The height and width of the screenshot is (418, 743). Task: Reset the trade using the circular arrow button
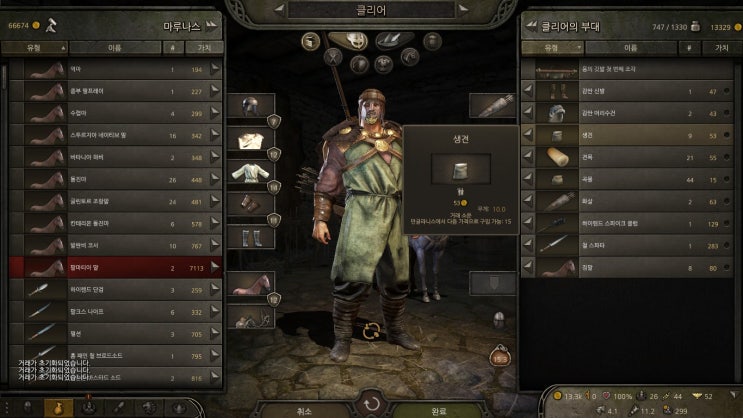click(371, 405)
